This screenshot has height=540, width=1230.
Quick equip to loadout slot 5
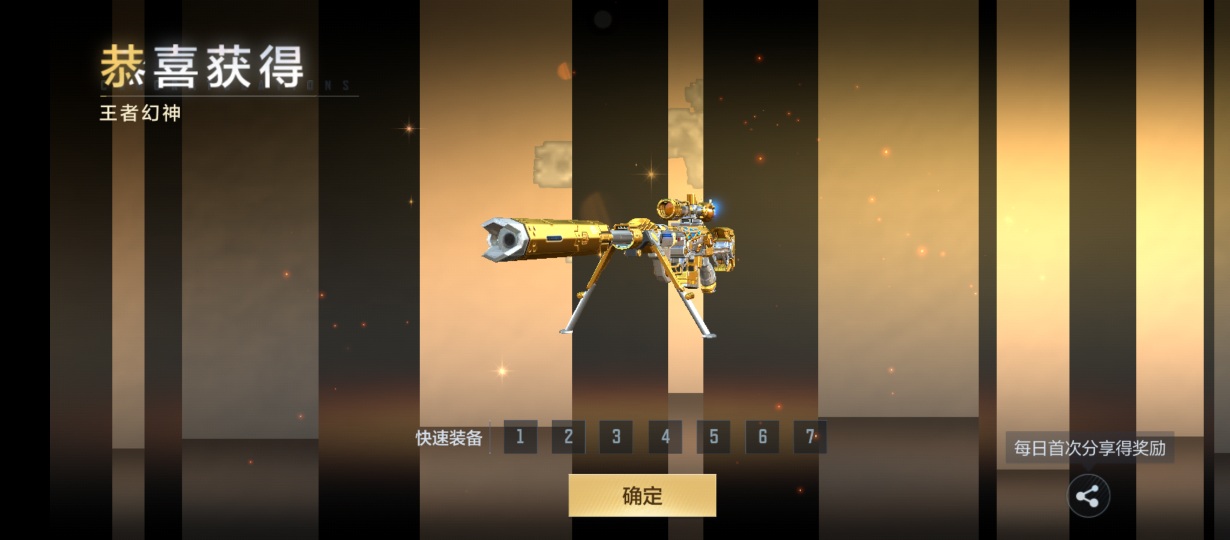pyautogui.click(x=713, y=437)
